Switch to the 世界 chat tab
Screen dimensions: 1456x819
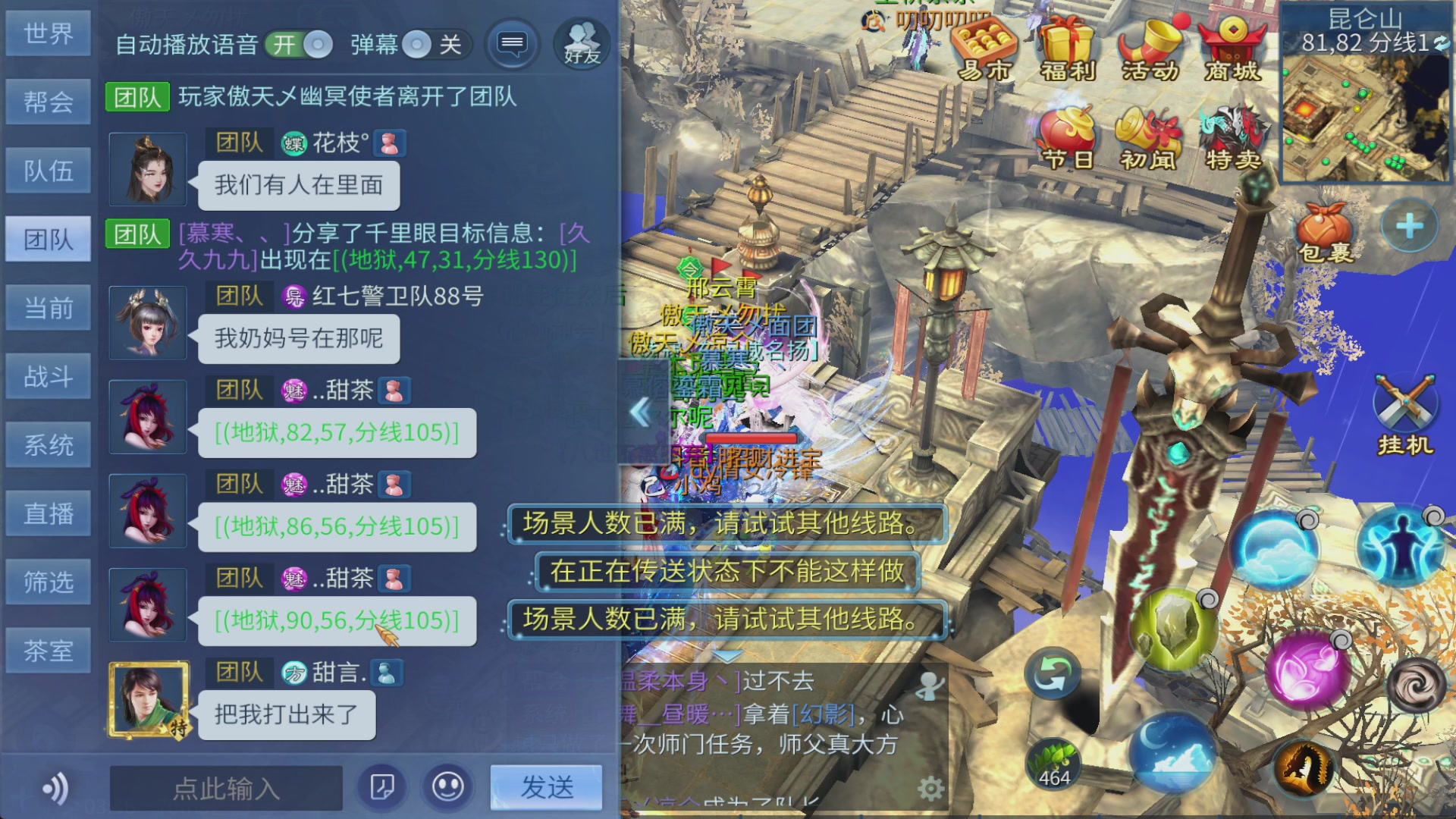coord(49,33)
